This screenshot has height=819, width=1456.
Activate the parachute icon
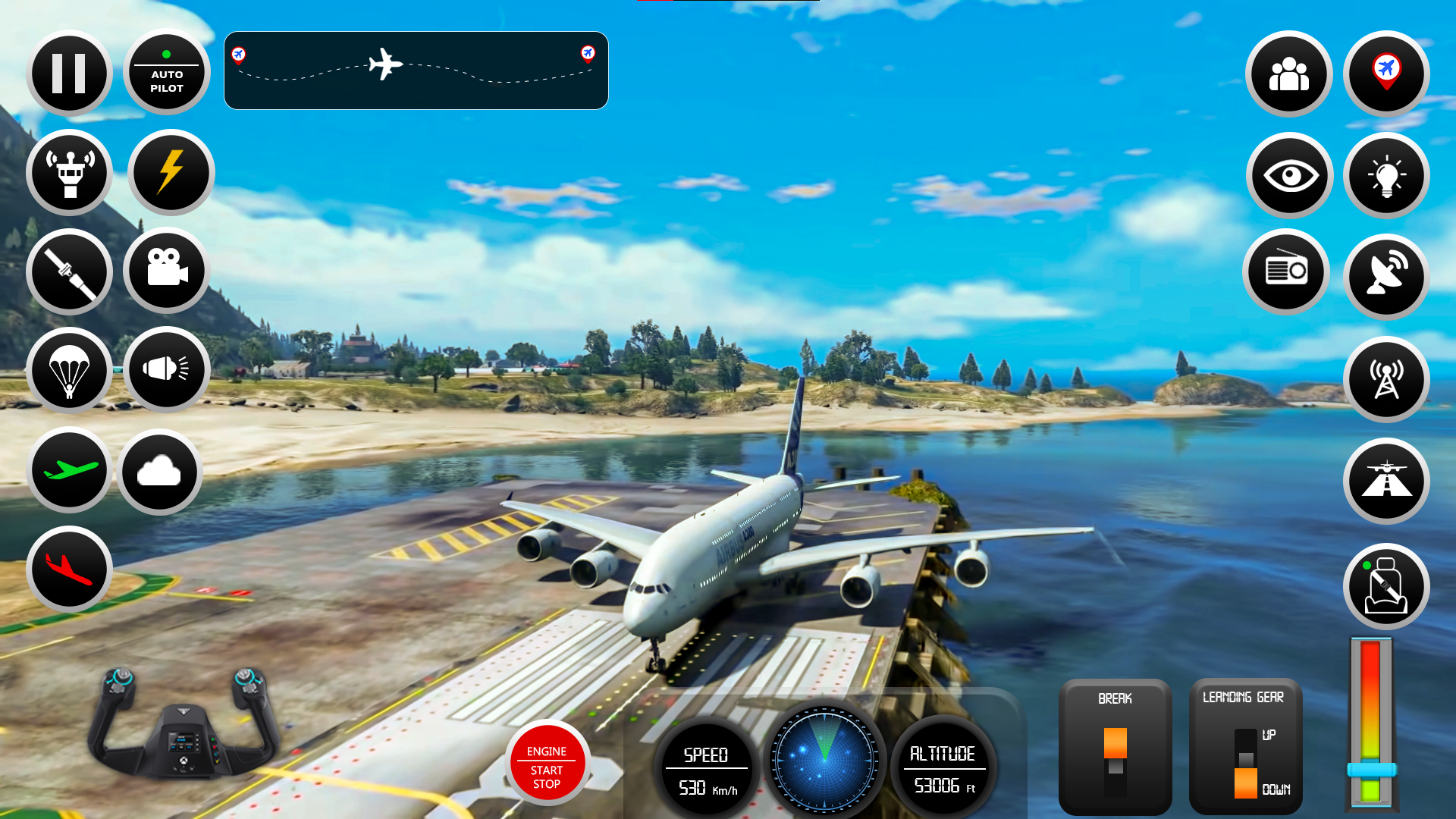[69, 371]
